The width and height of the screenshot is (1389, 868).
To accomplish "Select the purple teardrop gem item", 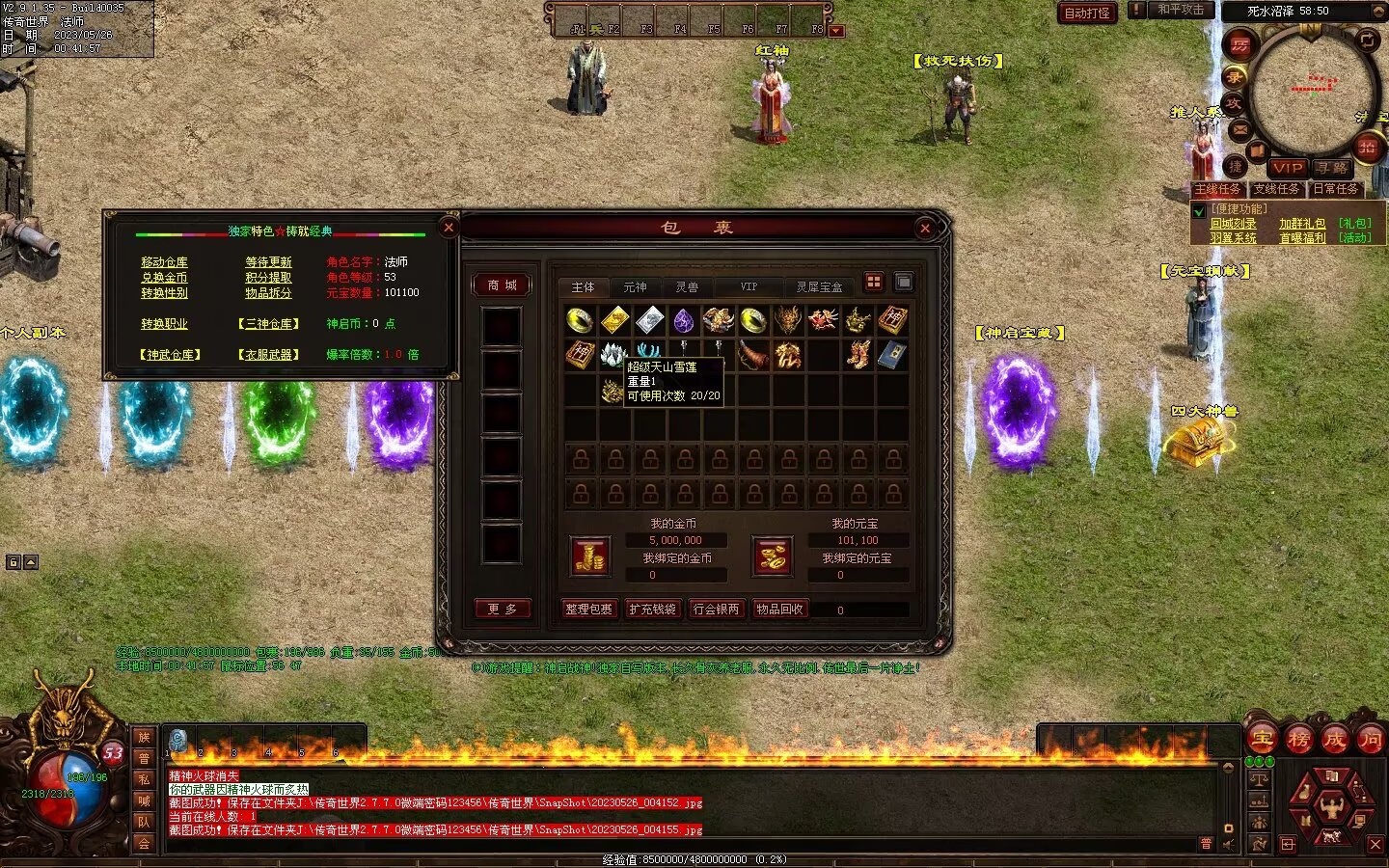I will [684, 320].
